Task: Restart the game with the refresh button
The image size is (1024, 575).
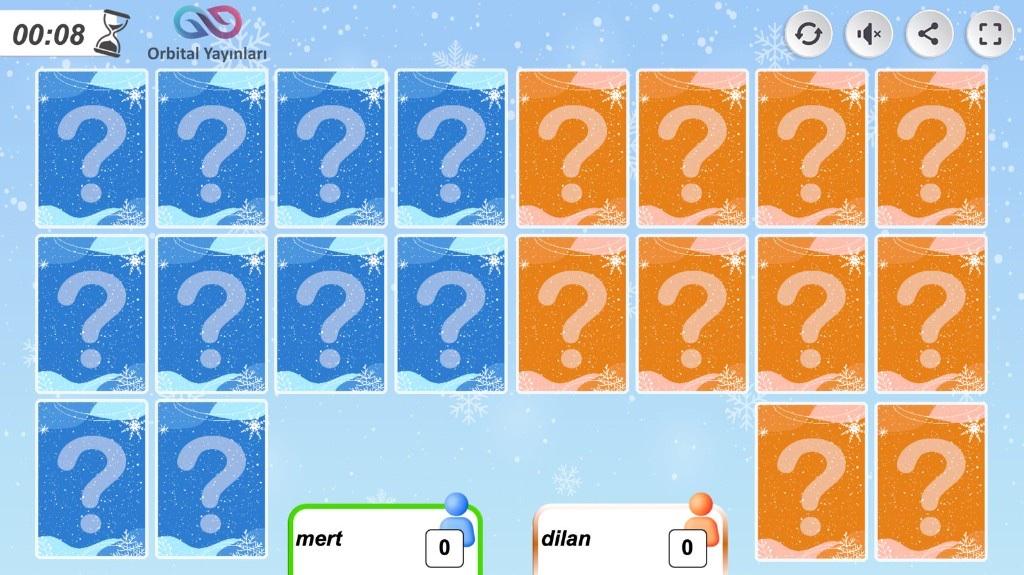Action: 808,35
